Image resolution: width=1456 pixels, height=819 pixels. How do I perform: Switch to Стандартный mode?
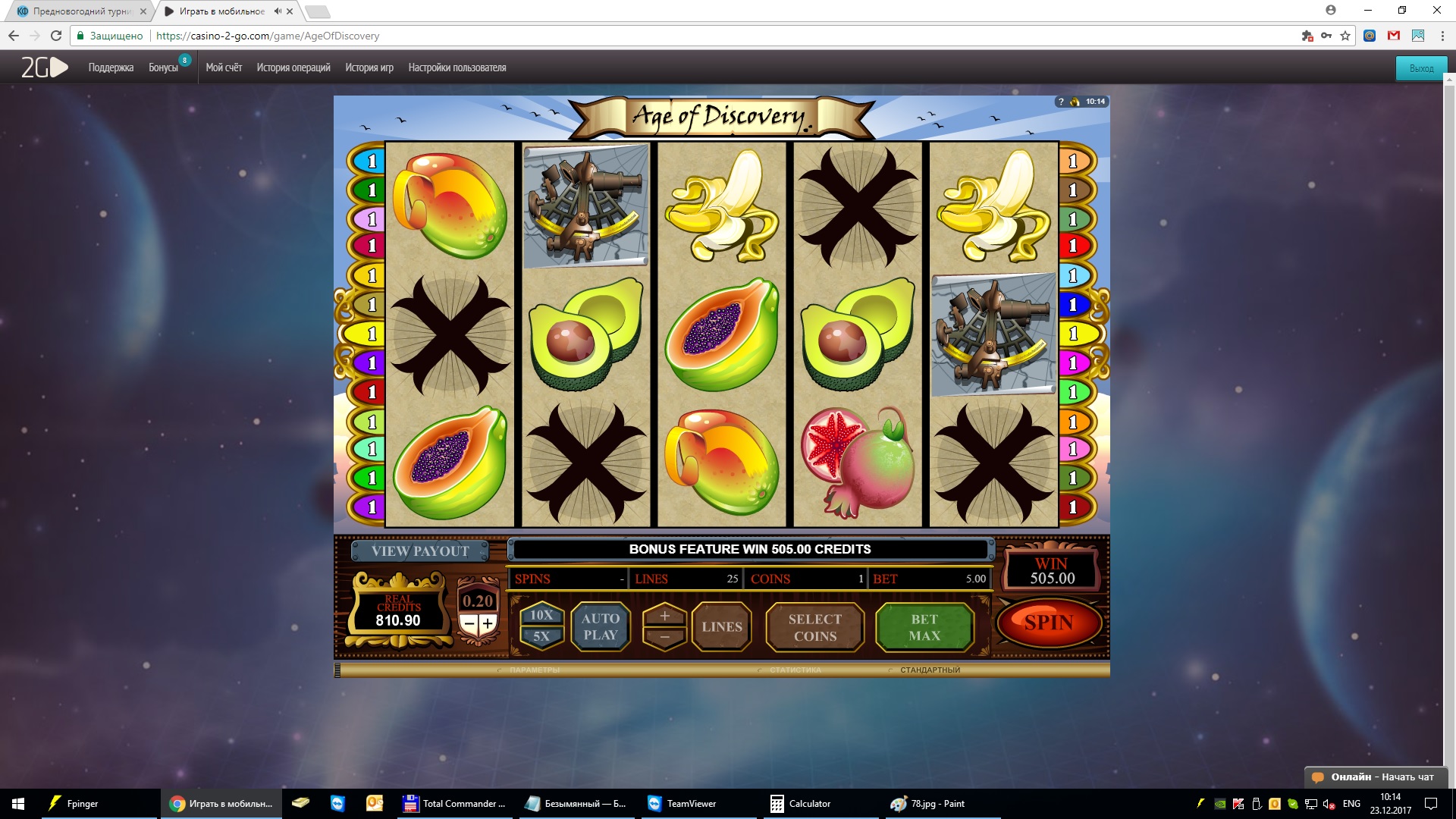point(929,670)
